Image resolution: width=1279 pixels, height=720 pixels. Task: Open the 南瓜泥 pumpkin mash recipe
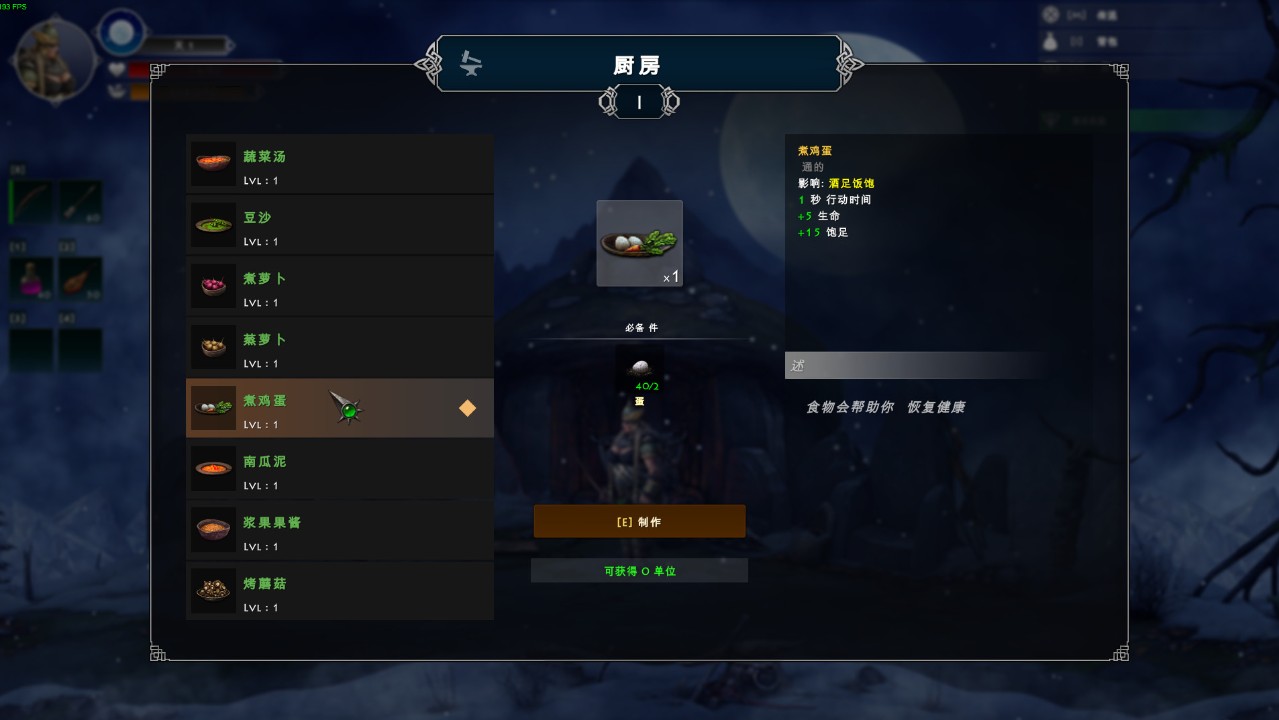(339, 470)
